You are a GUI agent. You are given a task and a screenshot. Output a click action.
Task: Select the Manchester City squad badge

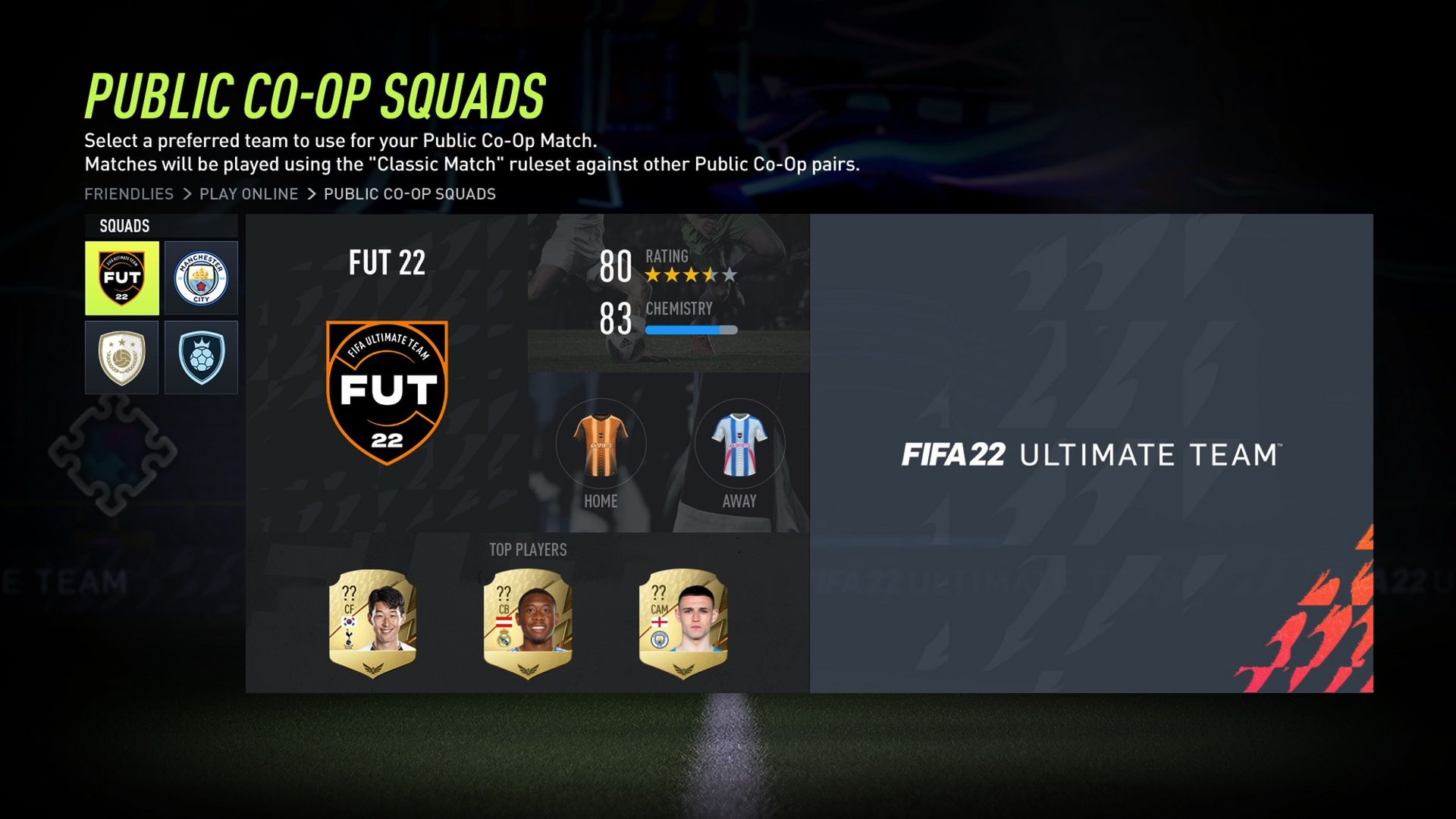pos(201,277)
